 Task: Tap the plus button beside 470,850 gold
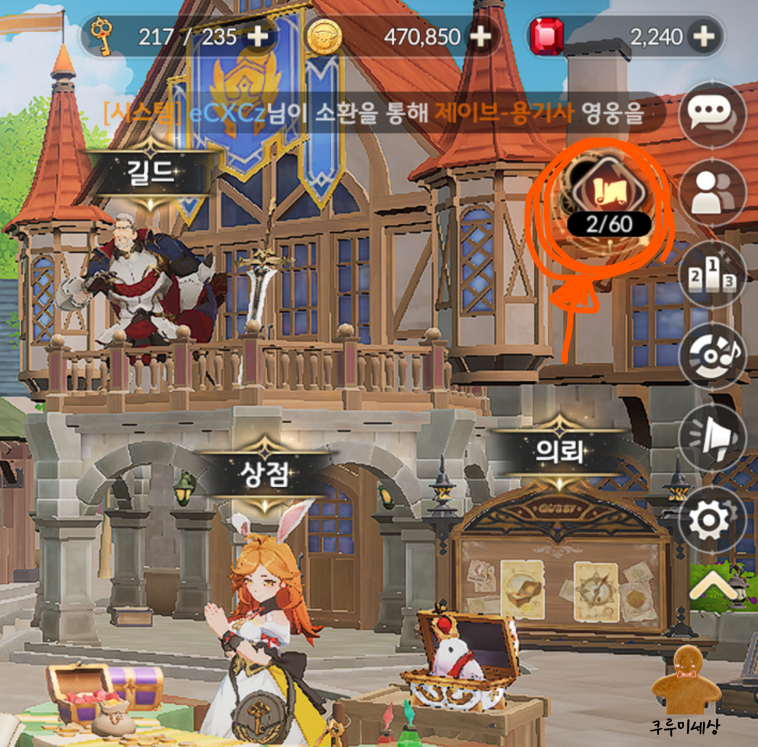(x=481, y=37)
